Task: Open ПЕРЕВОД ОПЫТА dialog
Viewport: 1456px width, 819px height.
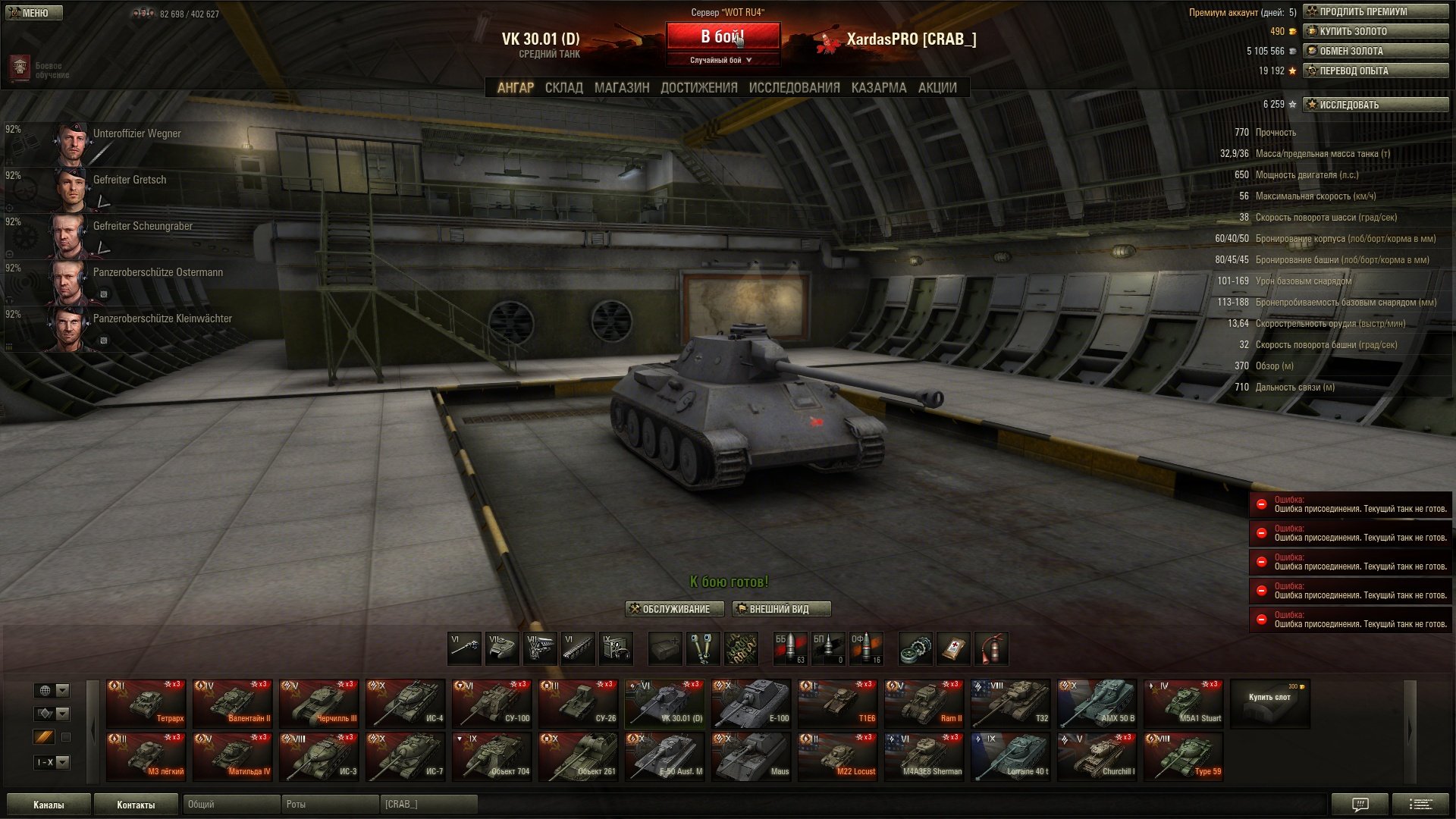Action: click(1375, 71)
